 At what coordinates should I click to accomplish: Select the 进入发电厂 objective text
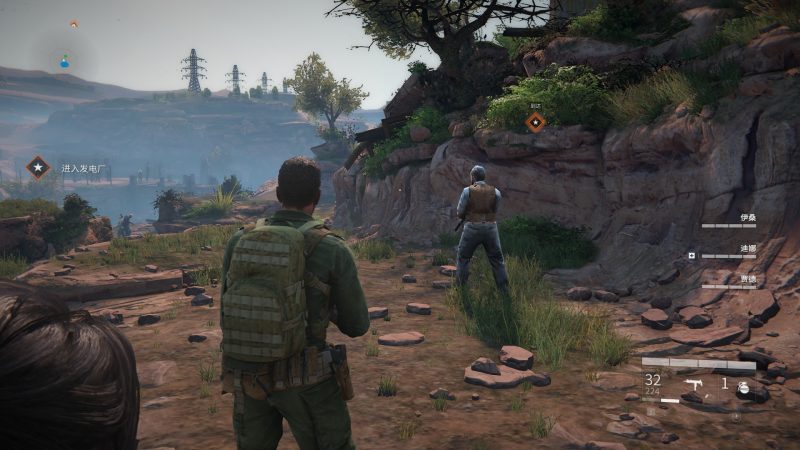coord(83,168)
